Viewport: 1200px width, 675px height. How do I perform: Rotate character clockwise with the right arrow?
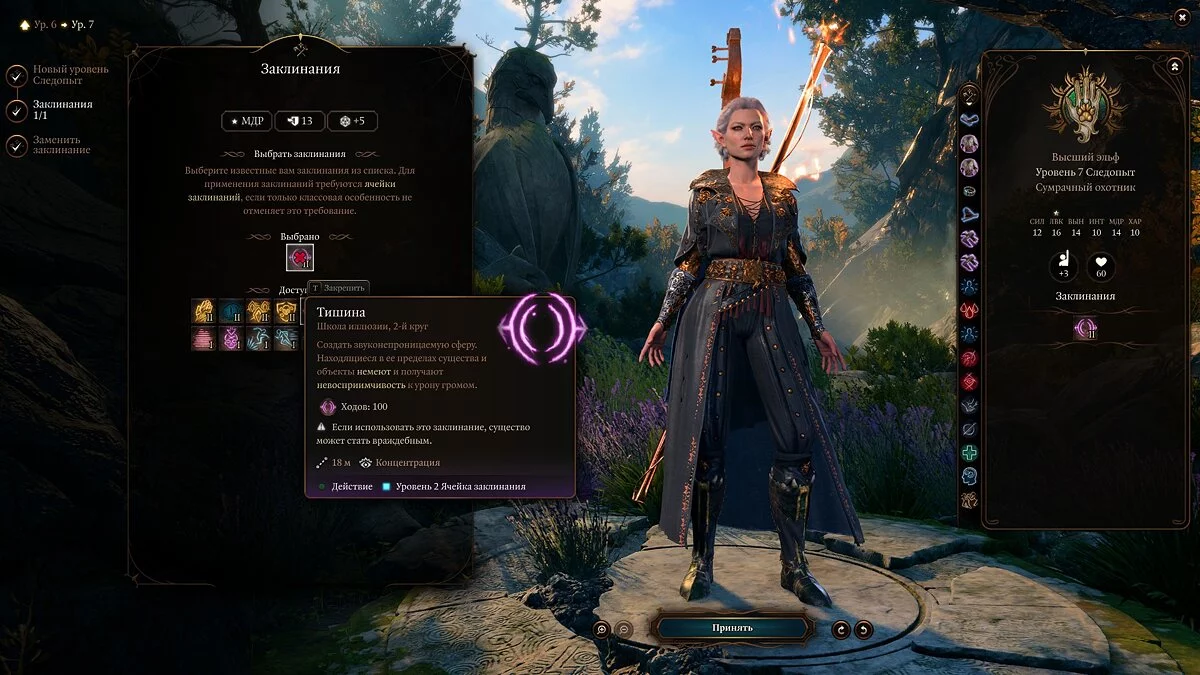(863, 629)
